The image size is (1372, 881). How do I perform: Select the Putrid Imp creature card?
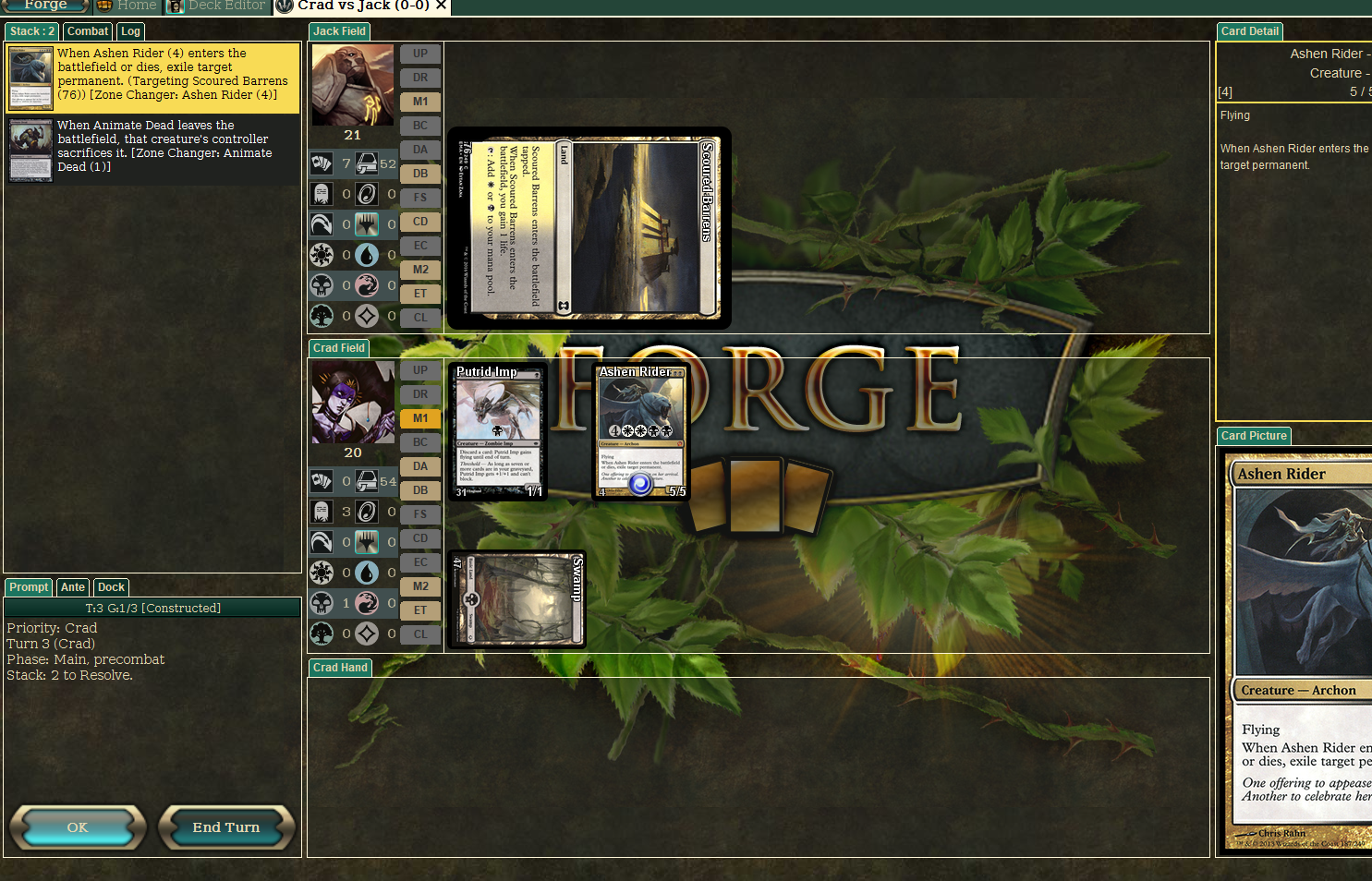pos(498,431)
